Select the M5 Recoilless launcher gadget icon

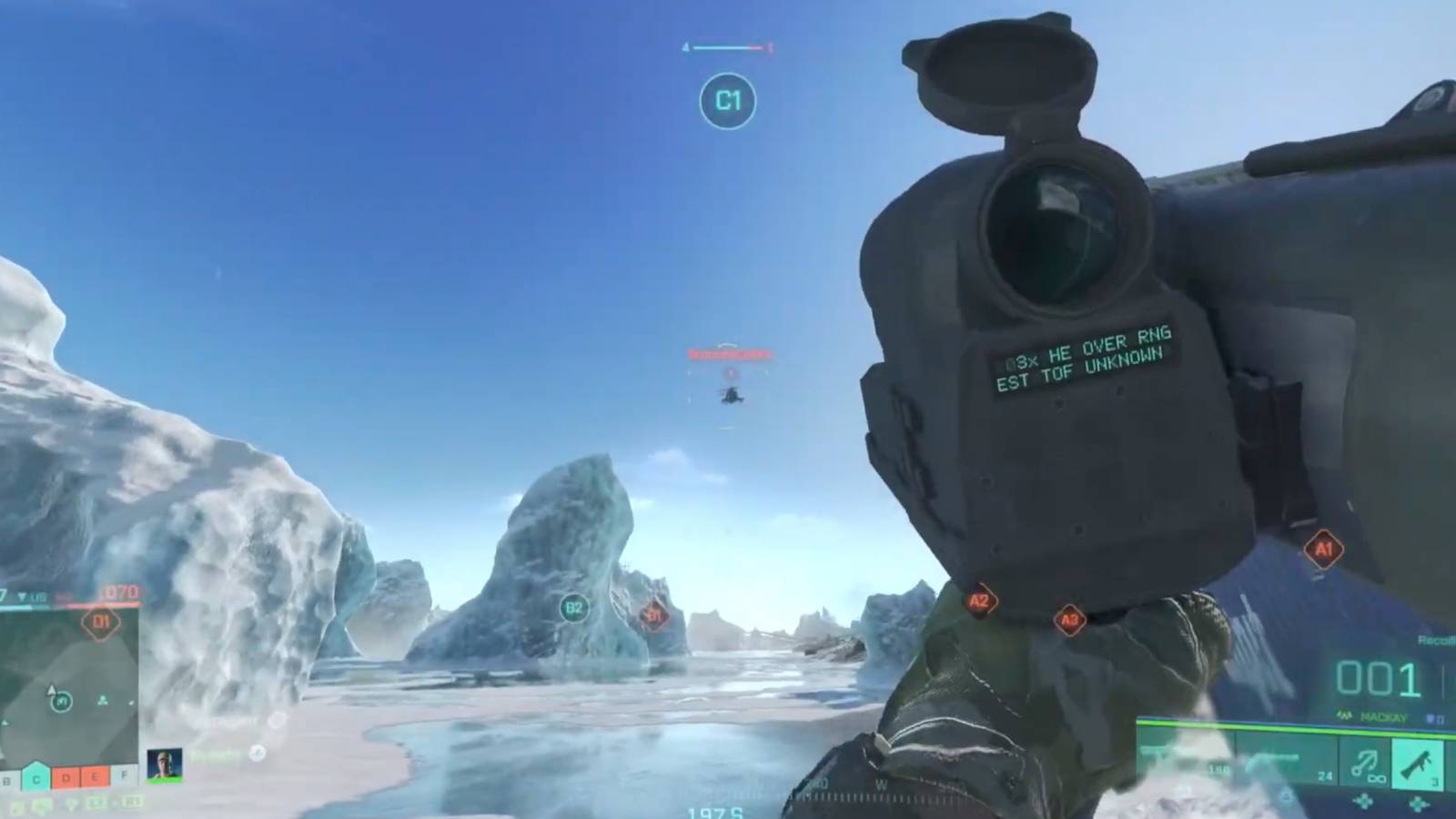click(x=1417, y=765)
